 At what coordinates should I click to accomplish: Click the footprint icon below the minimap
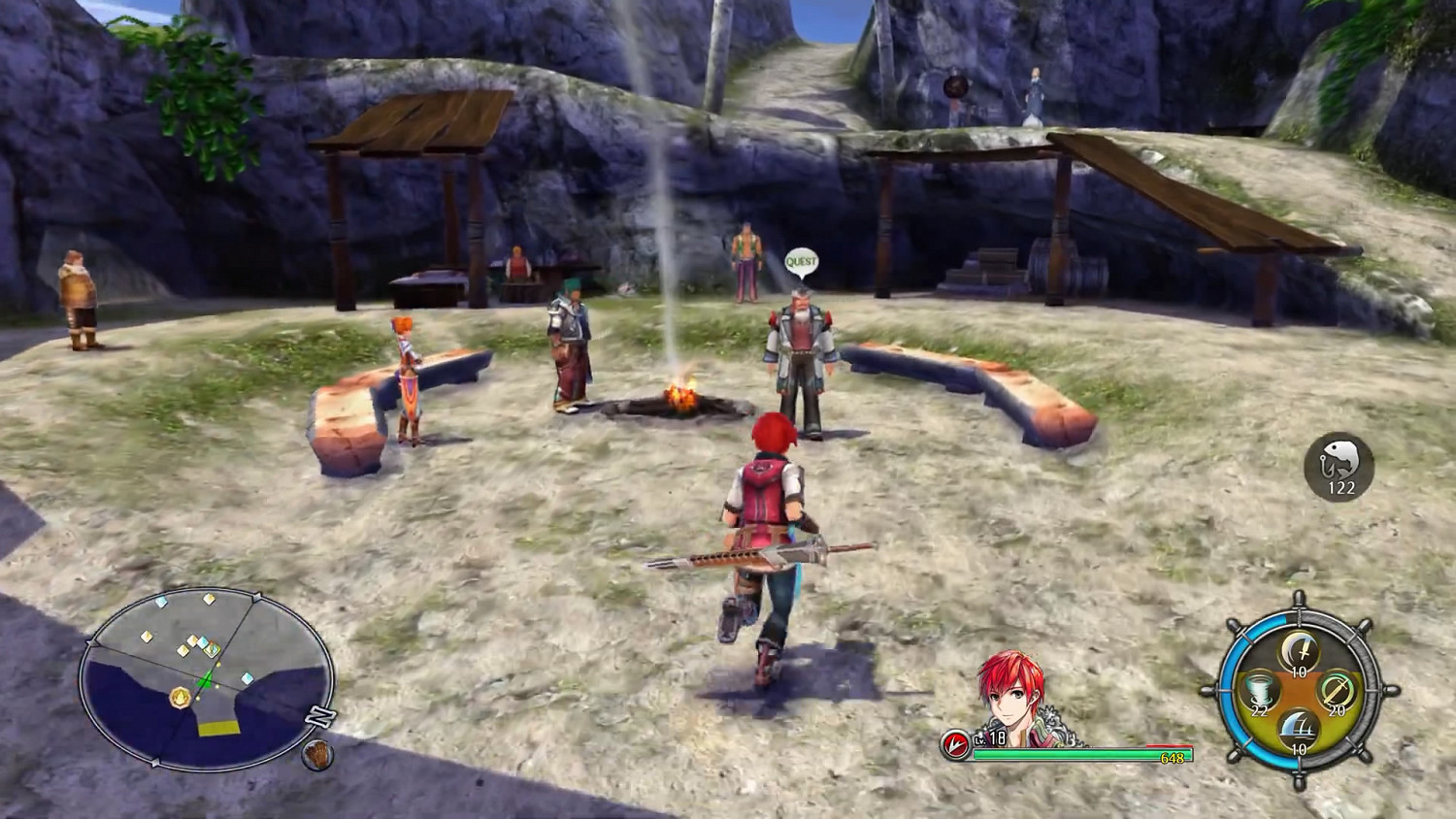[316, 753]
